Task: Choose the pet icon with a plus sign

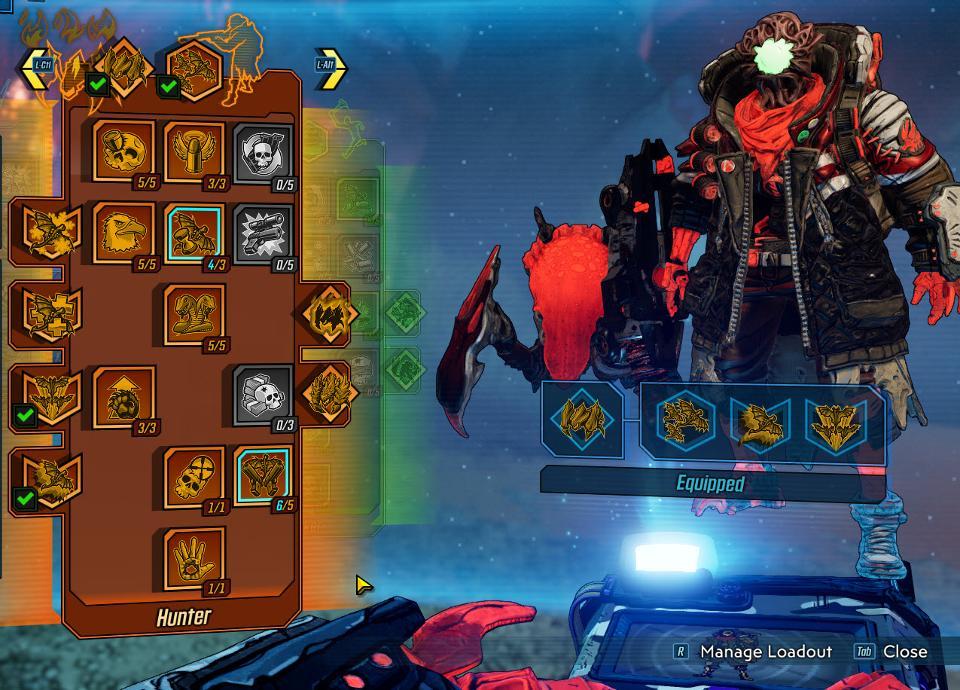Action: point(43,312)
